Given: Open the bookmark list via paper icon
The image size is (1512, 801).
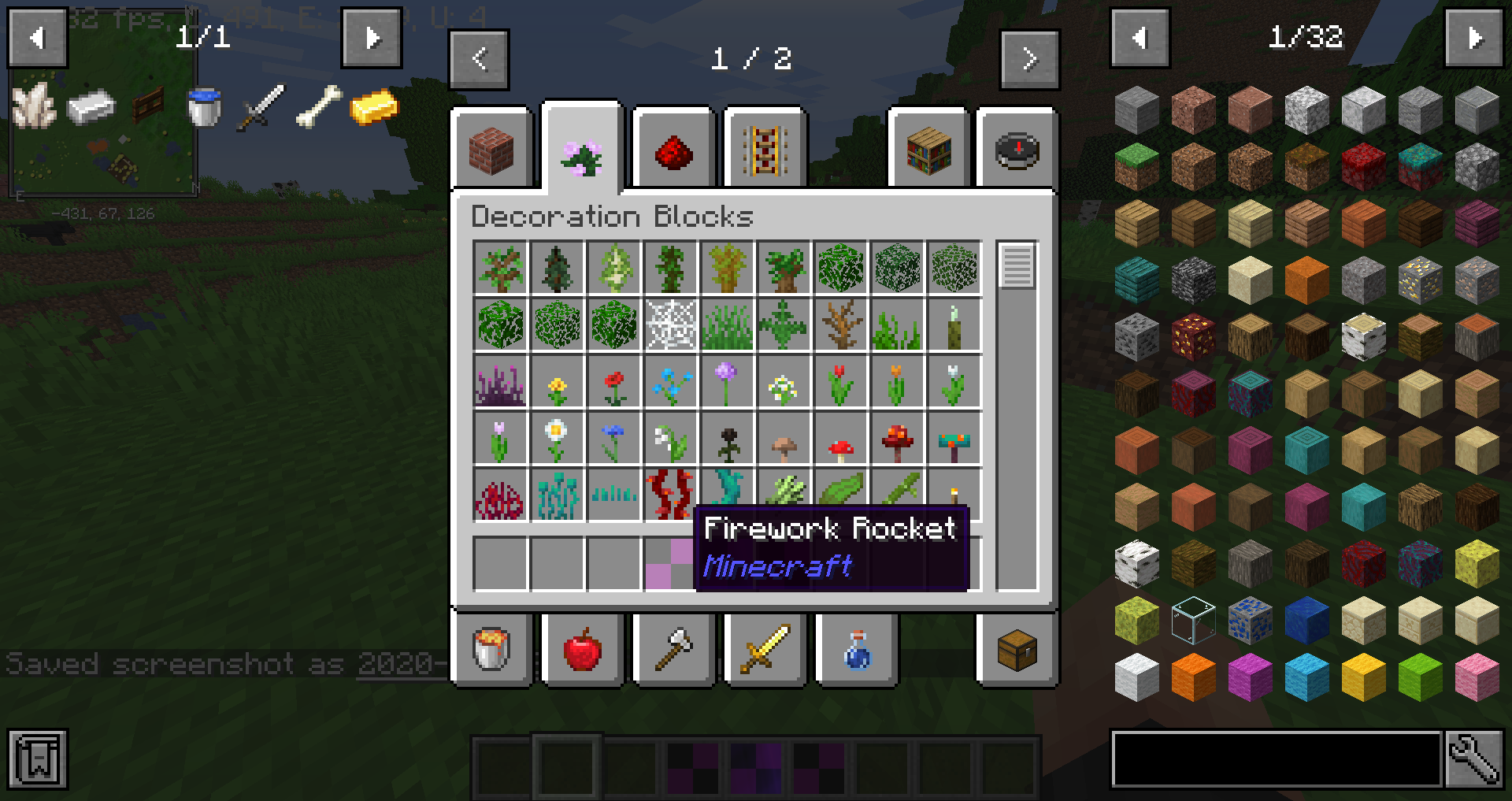Looking at the screenshot, I should 37,758.
